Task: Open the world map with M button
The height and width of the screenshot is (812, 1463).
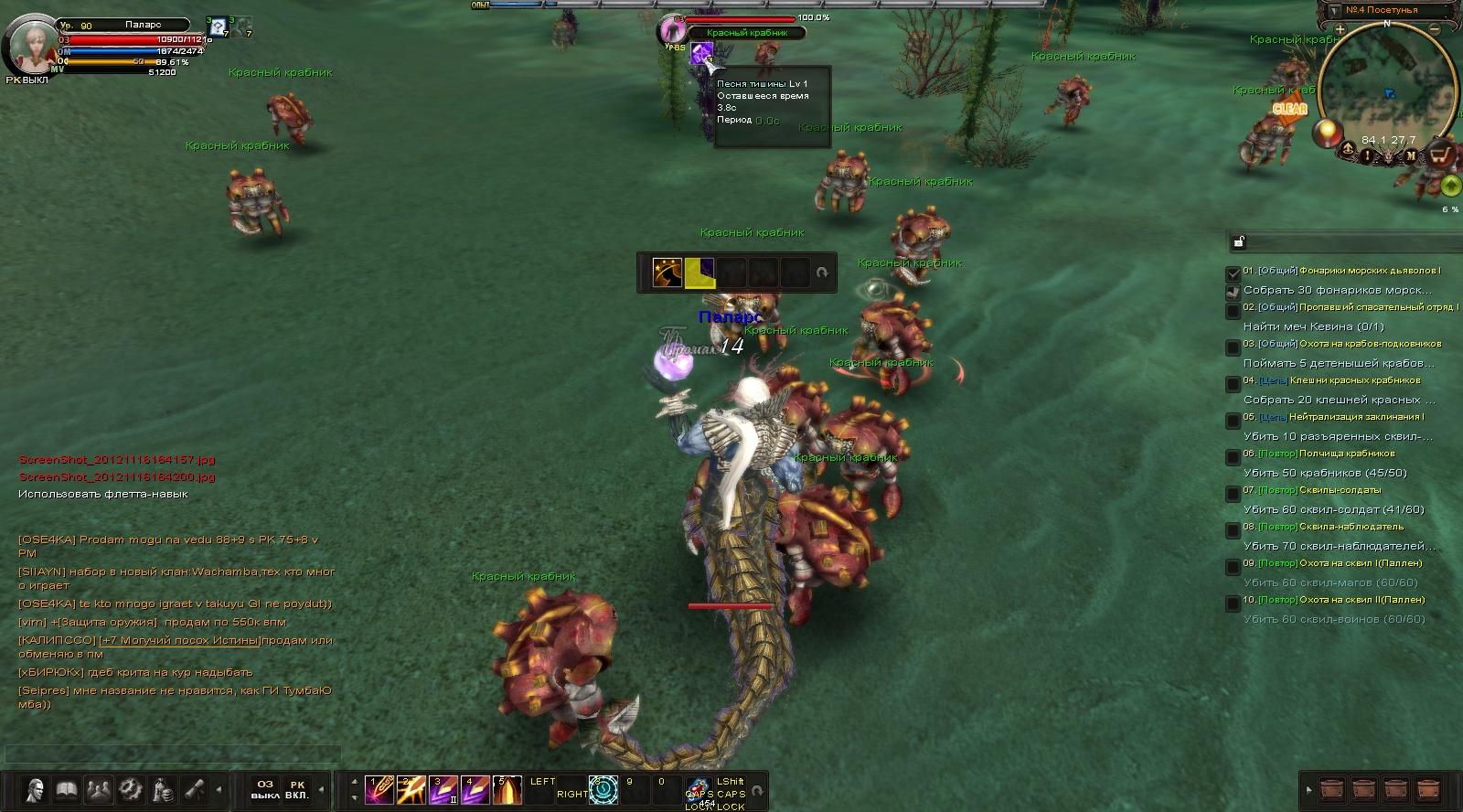Action: click(x=1411, y=156)
